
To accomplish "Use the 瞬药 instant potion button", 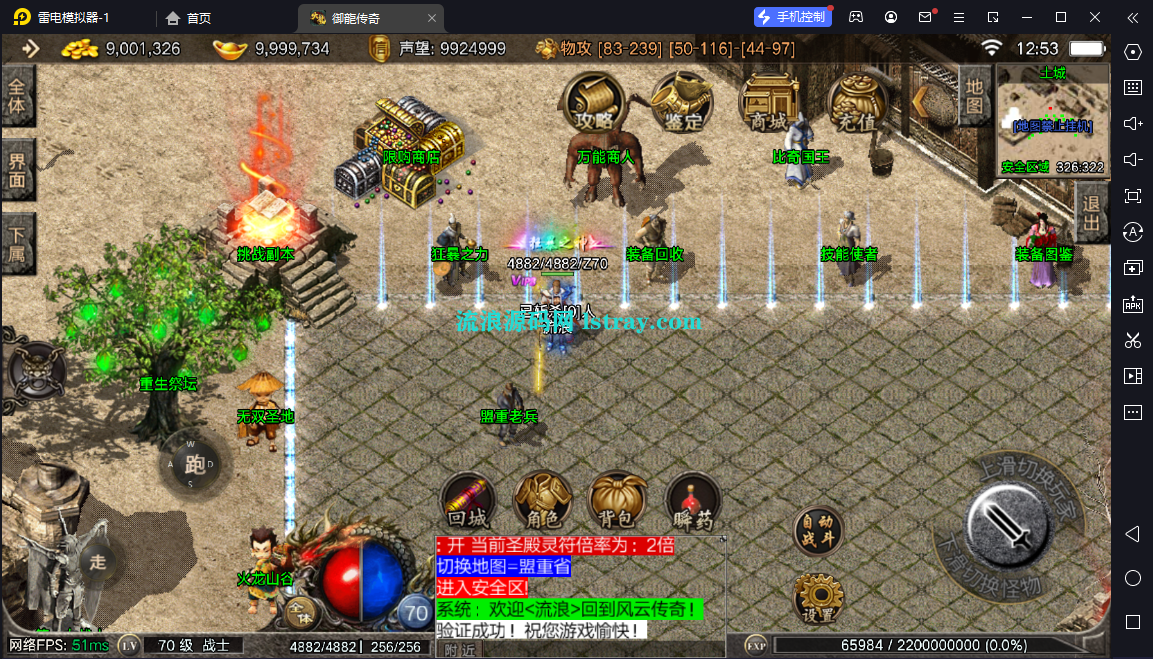I will (691, 500).
